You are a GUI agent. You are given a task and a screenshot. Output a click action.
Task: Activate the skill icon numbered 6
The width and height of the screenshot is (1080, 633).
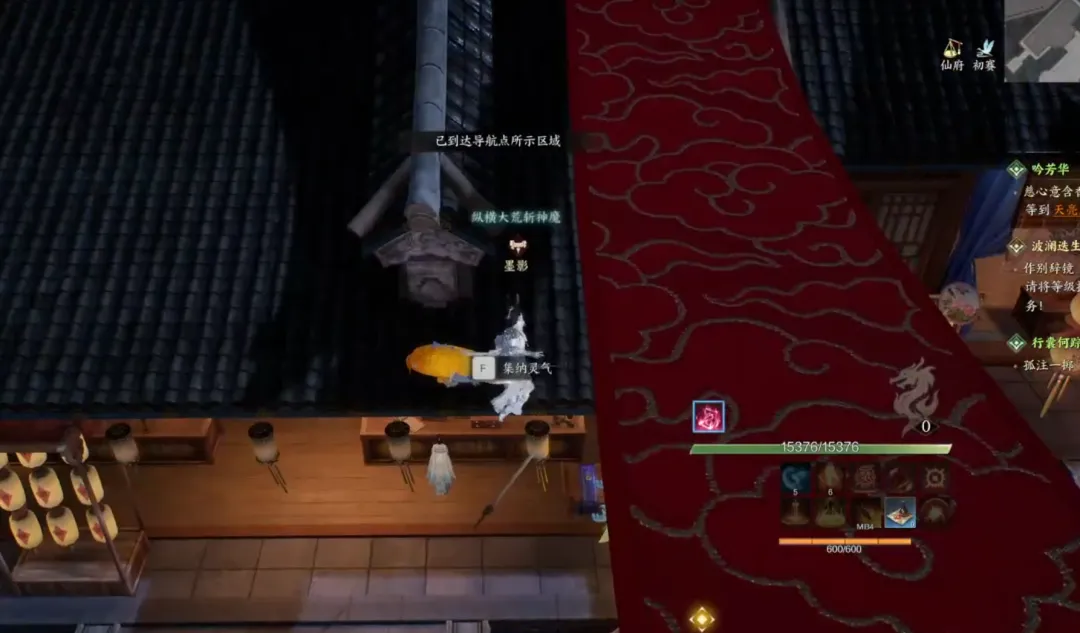click(829, 478)
